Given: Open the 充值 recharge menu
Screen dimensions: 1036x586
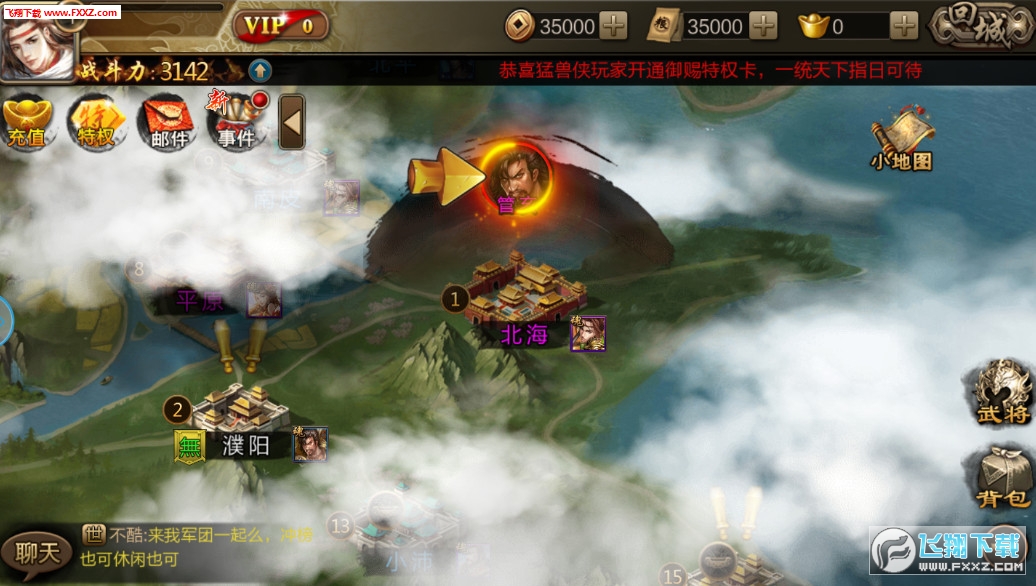Looking at the screenshot, I should coord(27,123).
